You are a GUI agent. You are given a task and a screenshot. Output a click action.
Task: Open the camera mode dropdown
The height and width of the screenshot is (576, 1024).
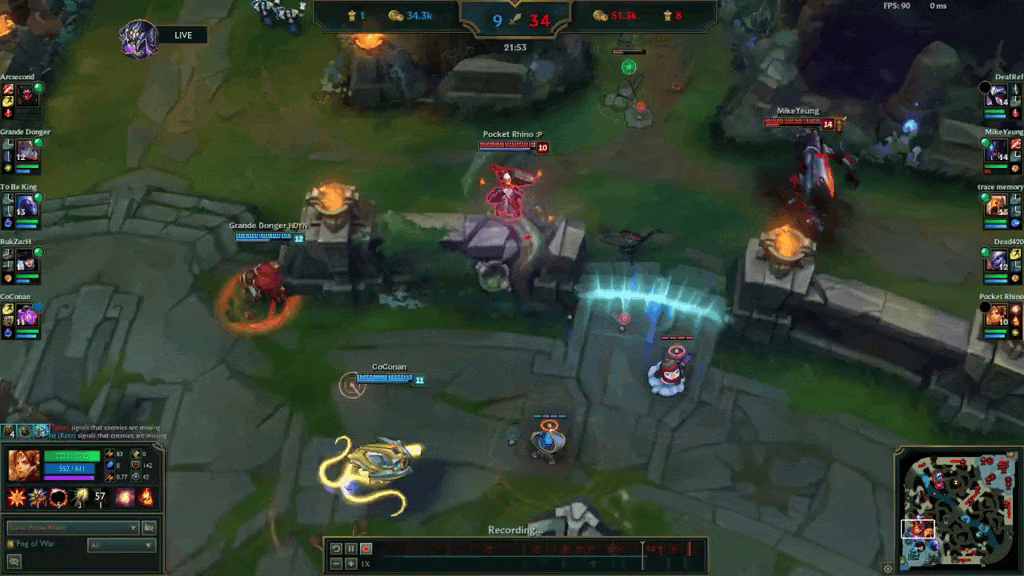pos(72,527)
